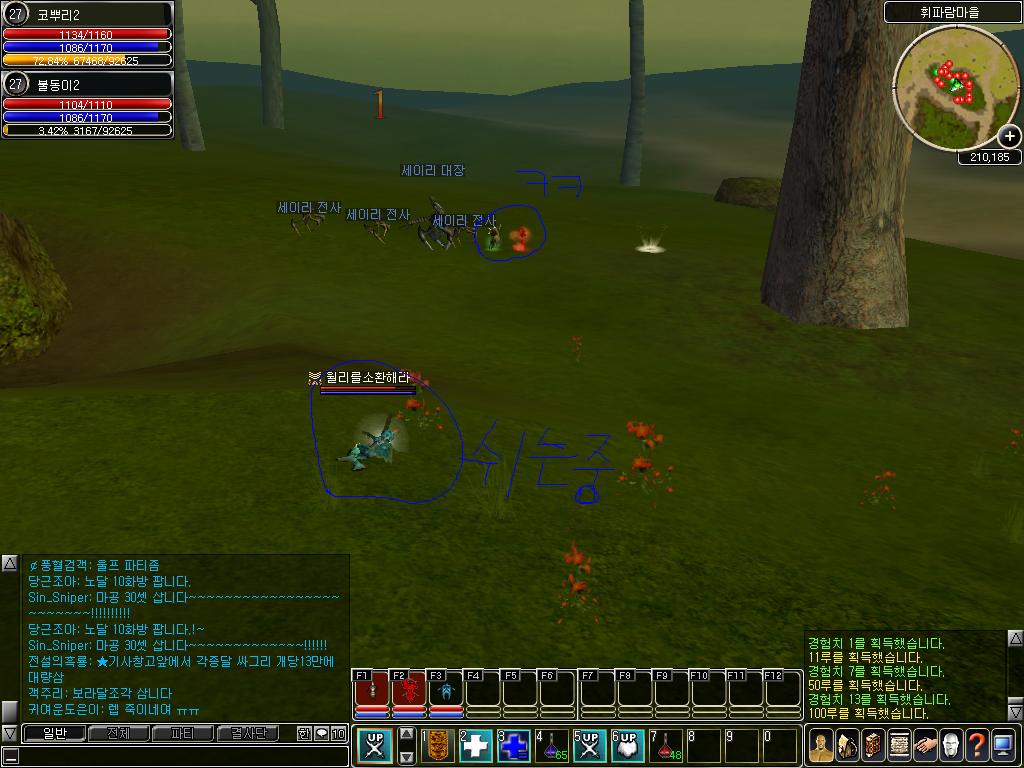This screenshot has width=1024, height=768.
Task: Activate the blue cross skill in slot 3
Action: pos(513,745)
